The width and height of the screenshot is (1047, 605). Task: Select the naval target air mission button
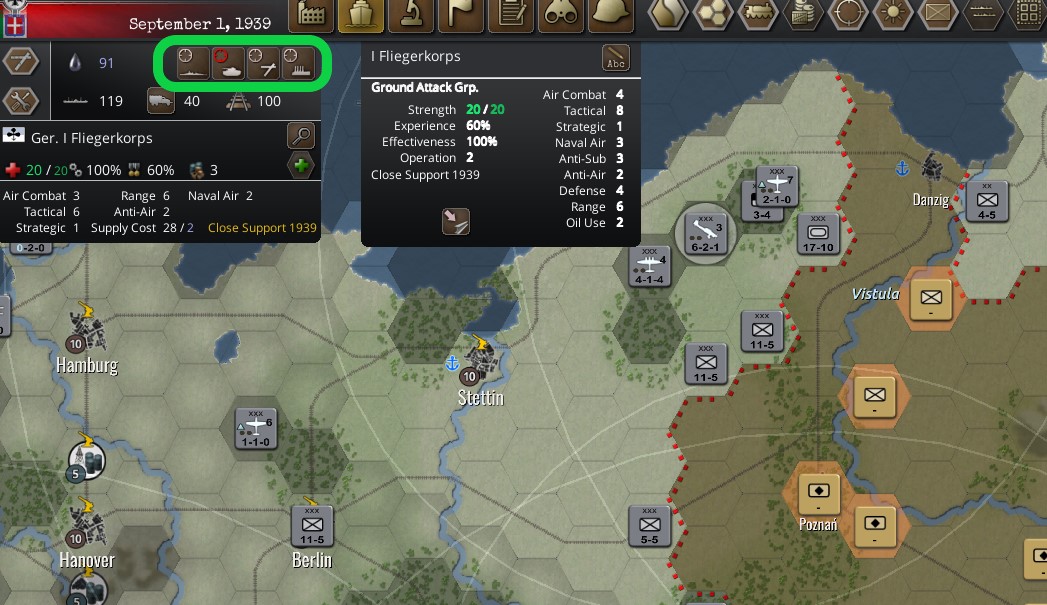[x=193, y=62]
